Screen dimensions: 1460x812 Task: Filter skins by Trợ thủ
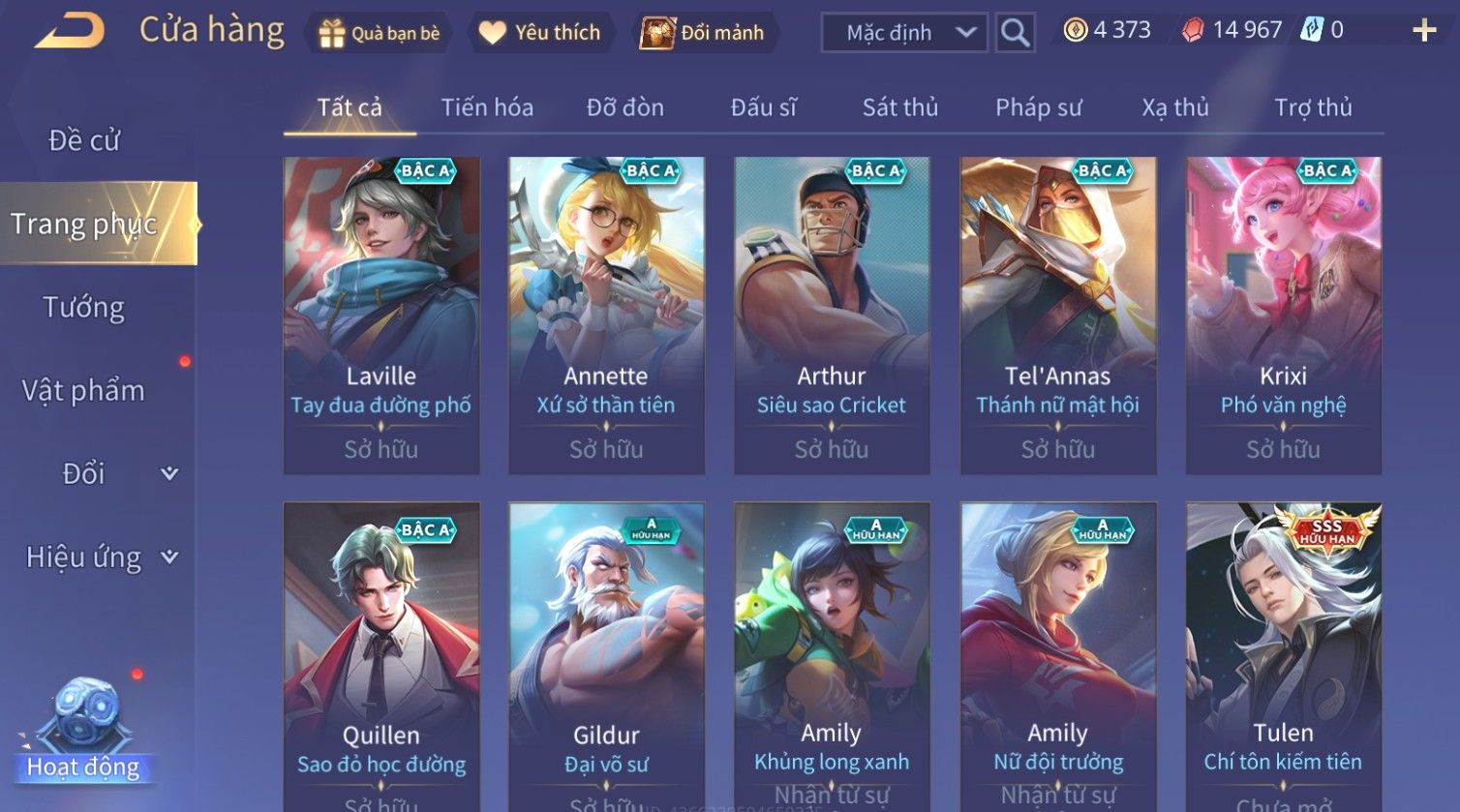(1313, 107)
